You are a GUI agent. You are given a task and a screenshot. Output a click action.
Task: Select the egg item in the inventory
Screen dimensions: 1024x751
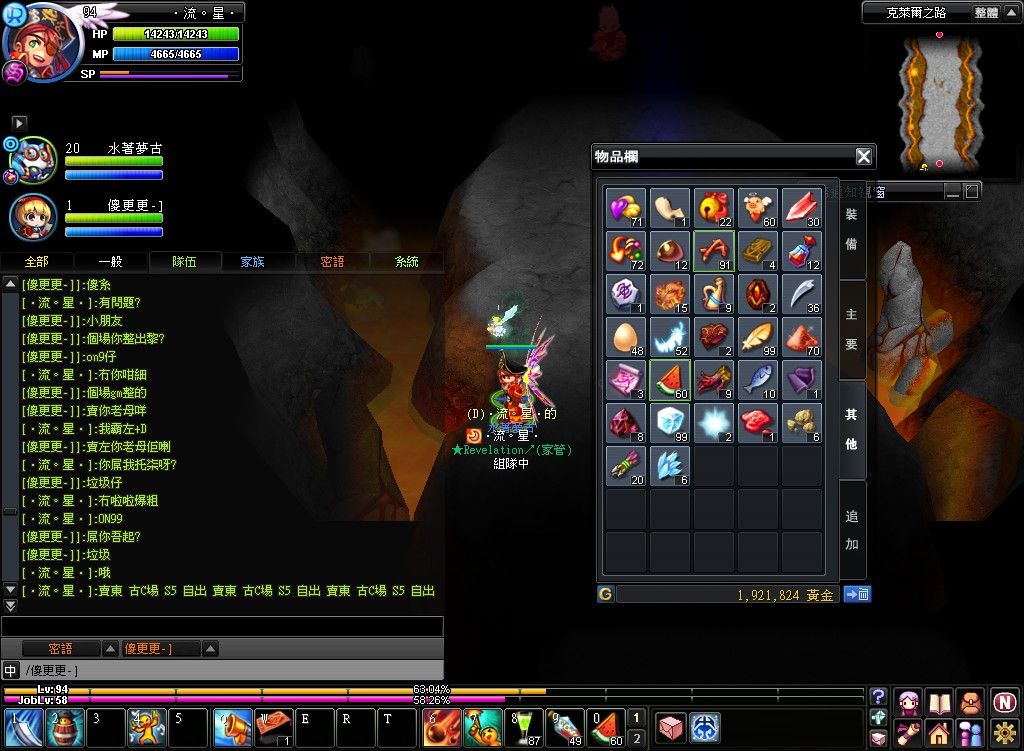626,337
